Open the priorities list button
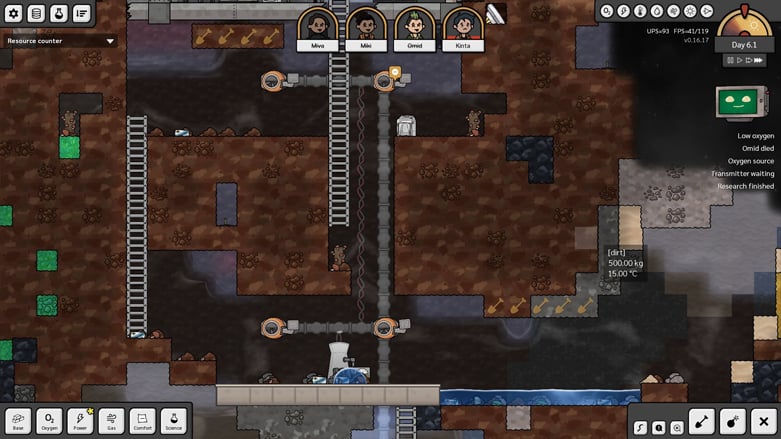Viewport: 781px width, 439px height. (x=81, y=13)
